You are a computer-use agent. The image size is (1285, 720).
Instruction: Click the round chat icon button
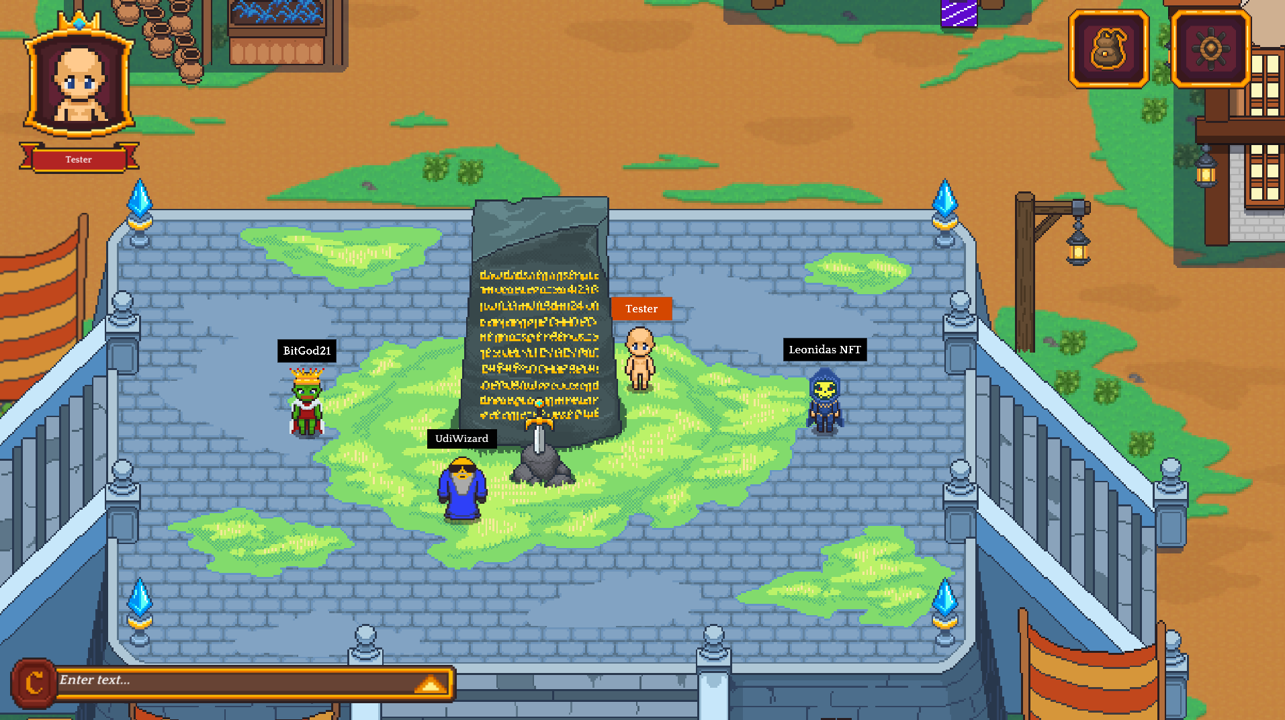33,683
